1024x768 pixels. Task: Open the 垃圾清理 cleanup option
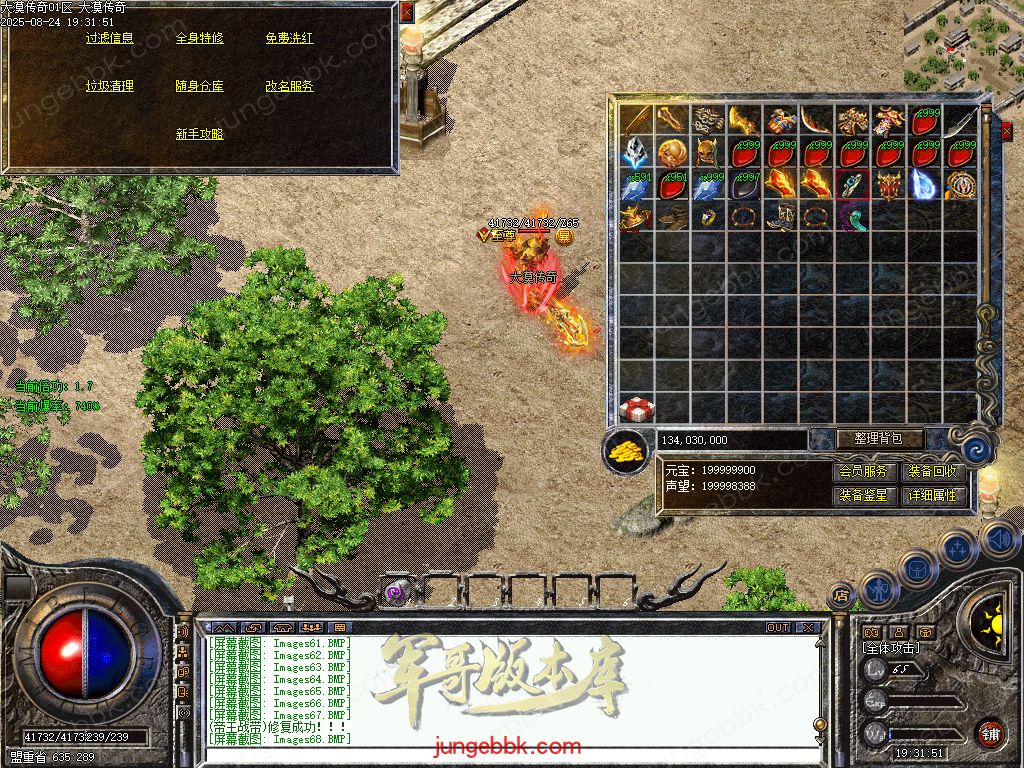coord(109,87)
